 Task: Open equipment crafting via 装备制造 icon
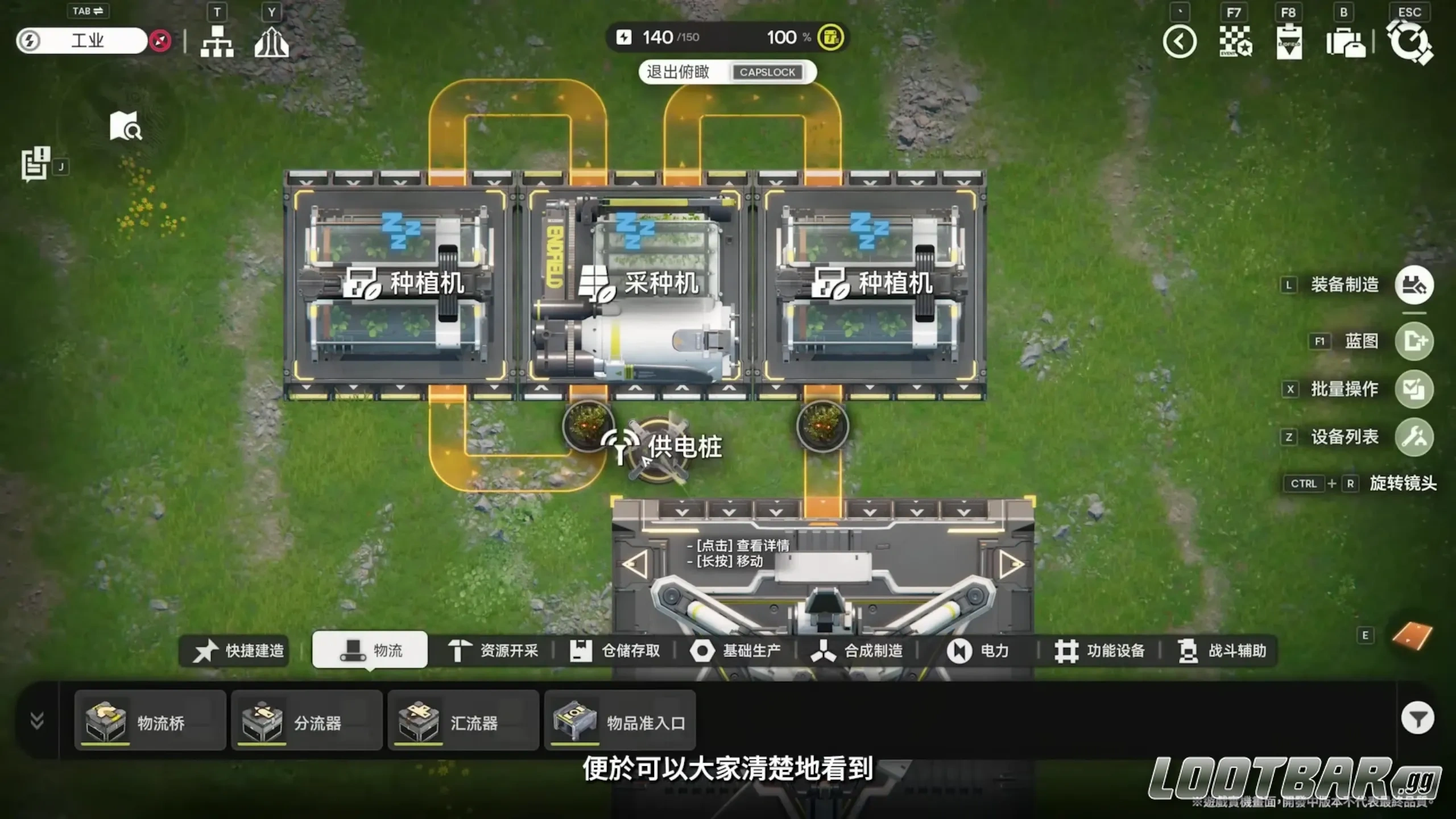[x=1414, y=285]
